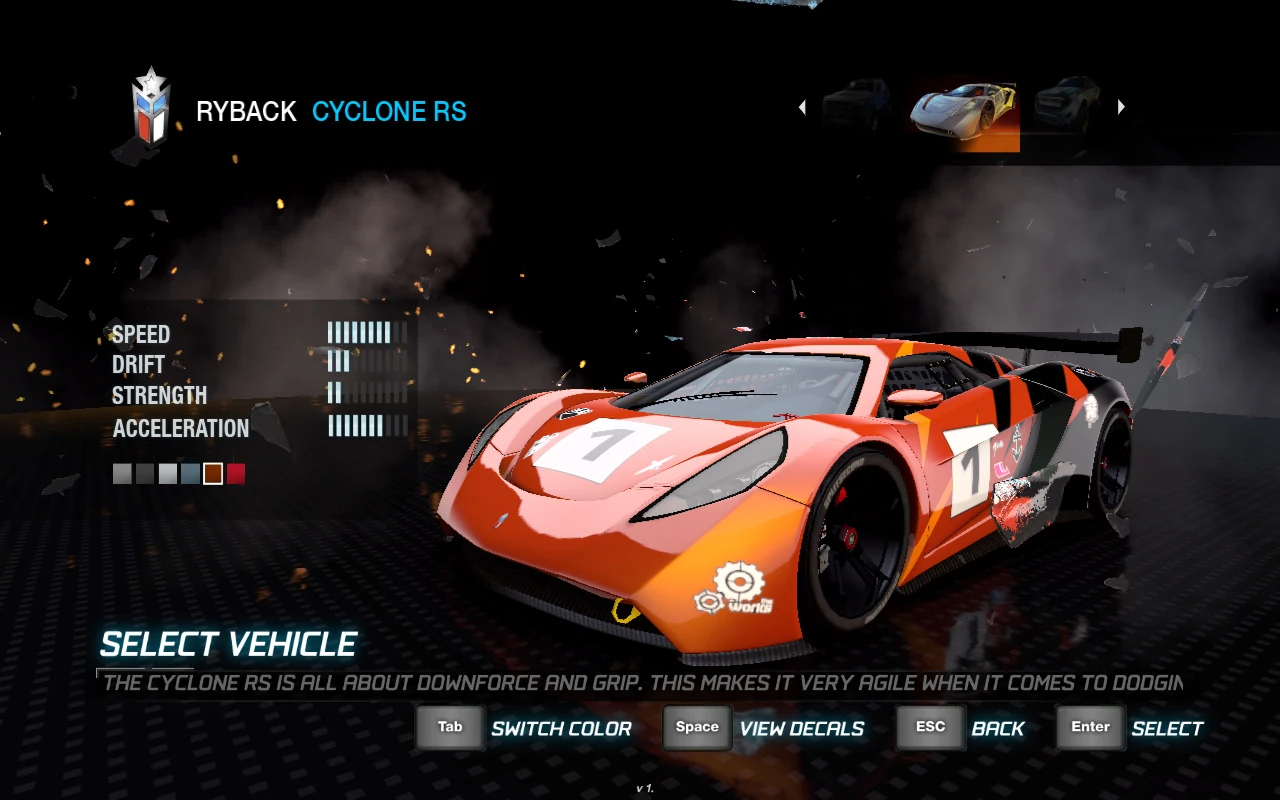Show the next vehicle with the right arrow
Image resolution: width=1280 pixels, height=800 pixels.
(1121, 107)
